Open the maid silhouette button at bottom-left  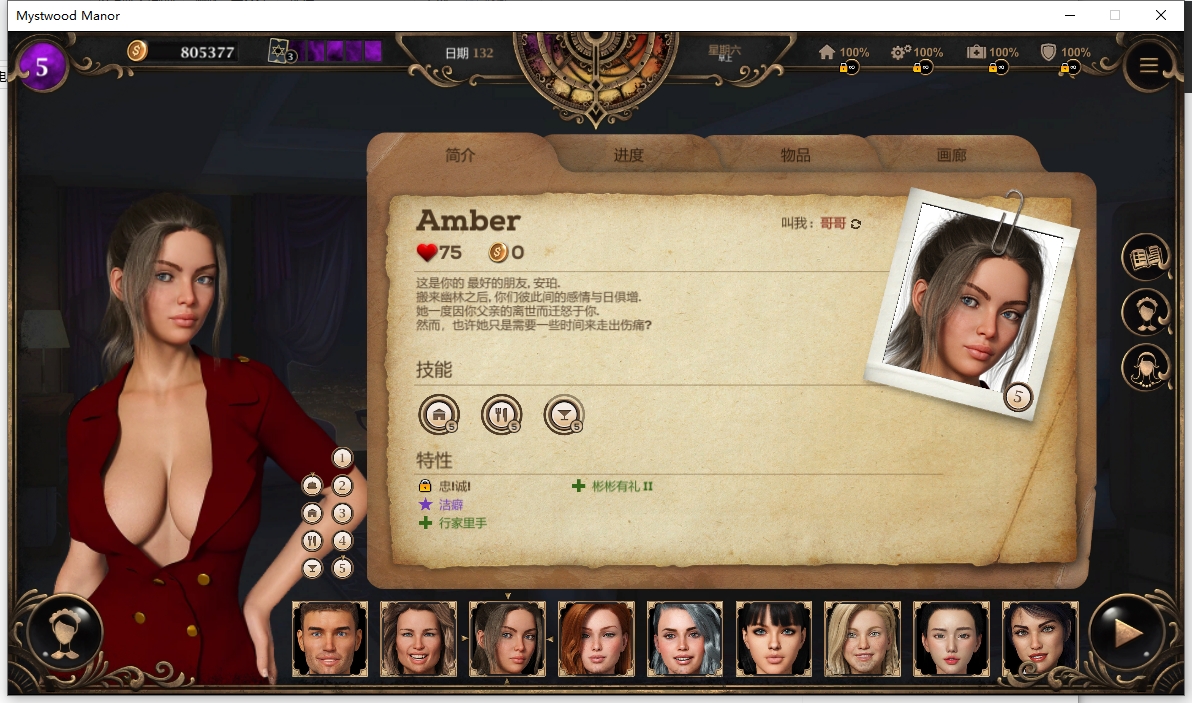coord(65,633)
